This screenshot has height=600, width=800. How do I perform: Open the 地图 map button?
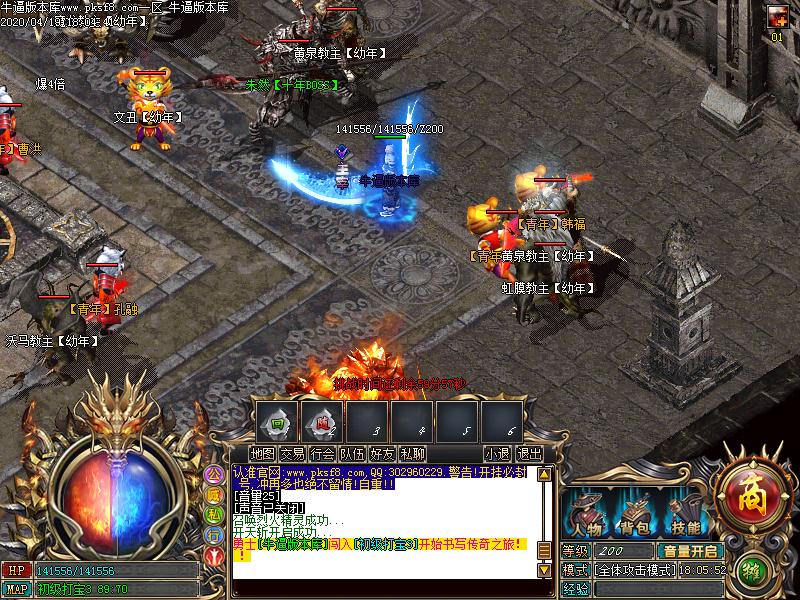tap(264, 454)
